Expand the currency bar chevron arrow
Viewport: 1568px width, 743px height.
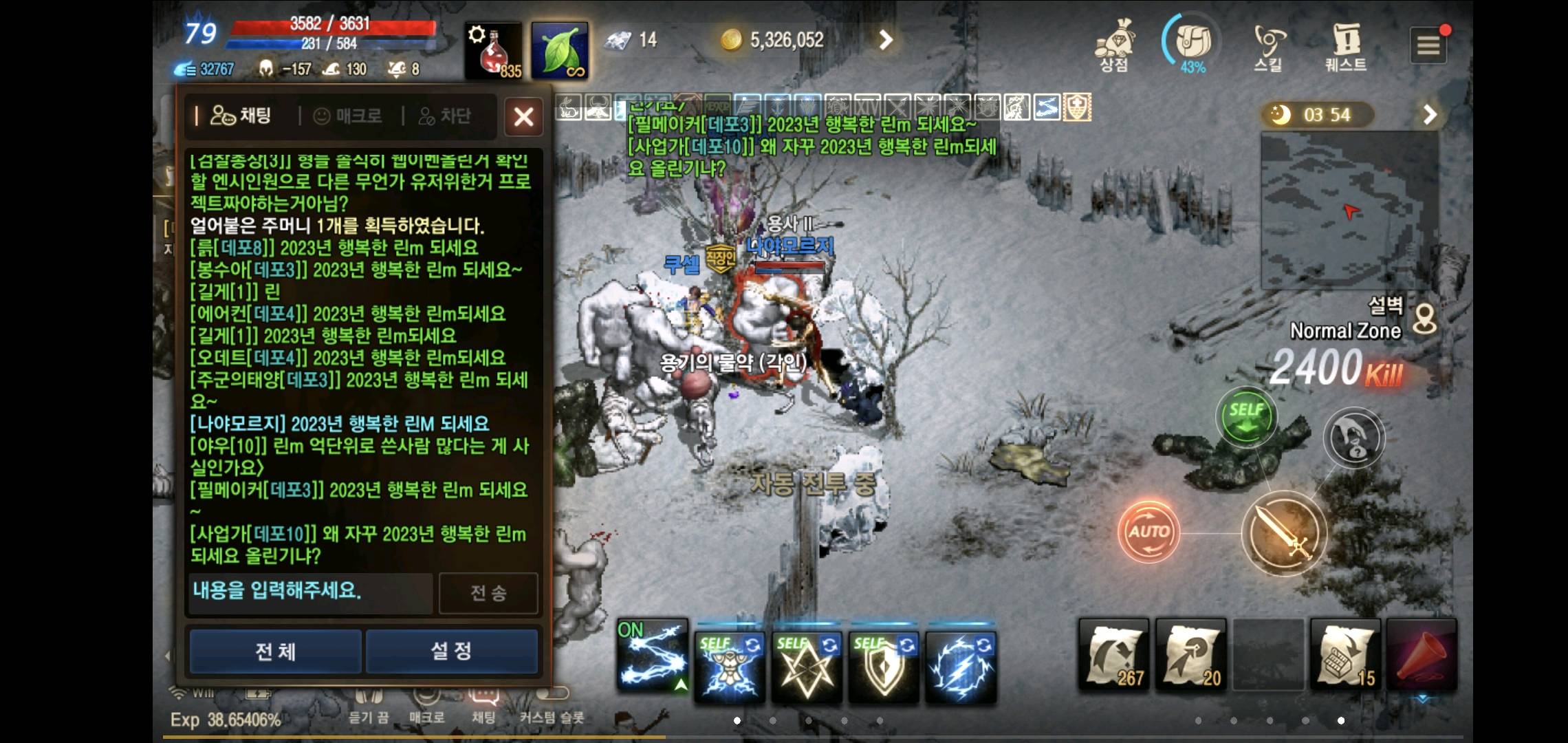pyautogui.click(x=886, y=39)
